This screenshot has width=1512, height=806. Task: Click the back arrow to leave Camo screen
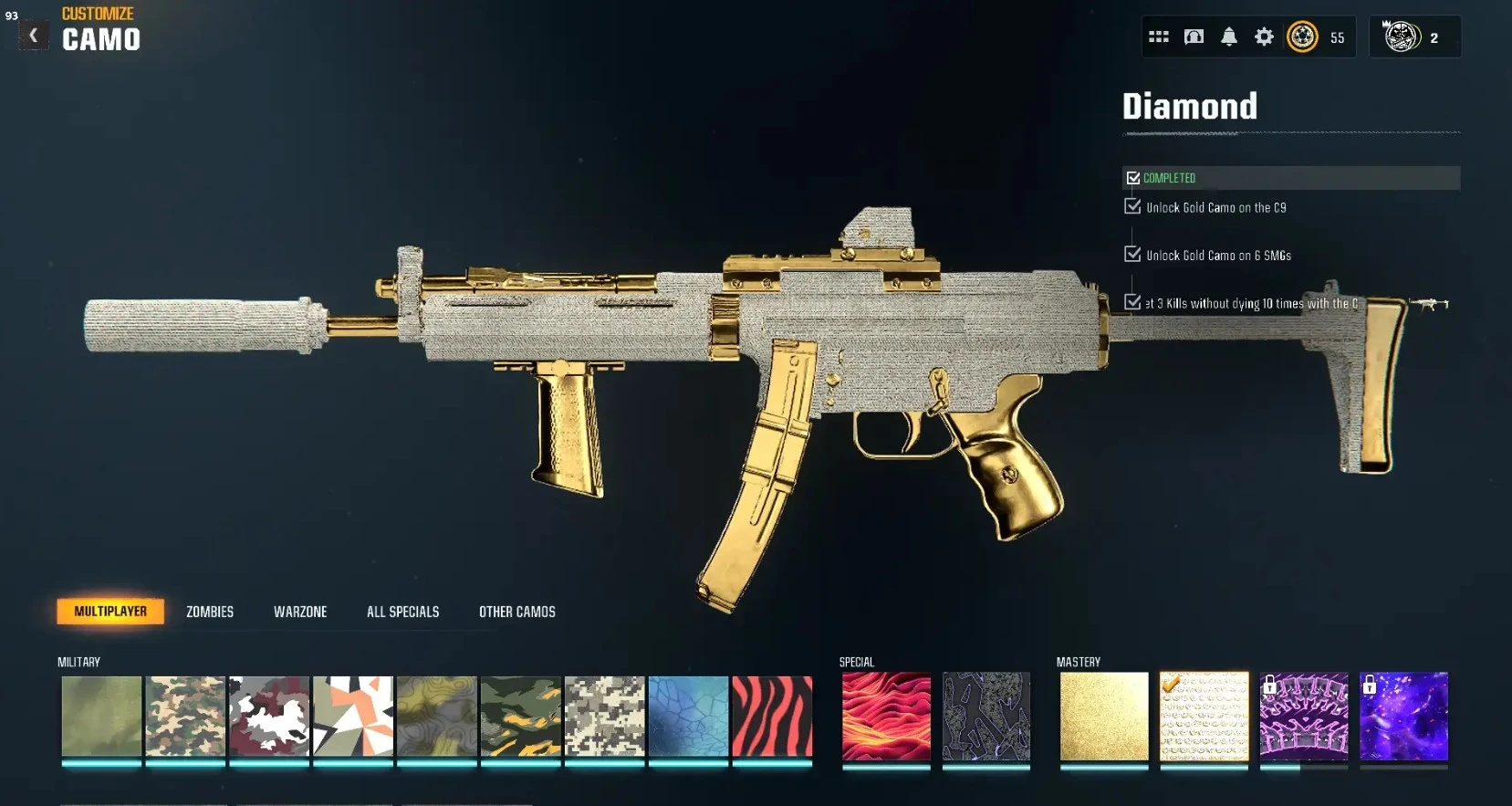coord(34,35)
